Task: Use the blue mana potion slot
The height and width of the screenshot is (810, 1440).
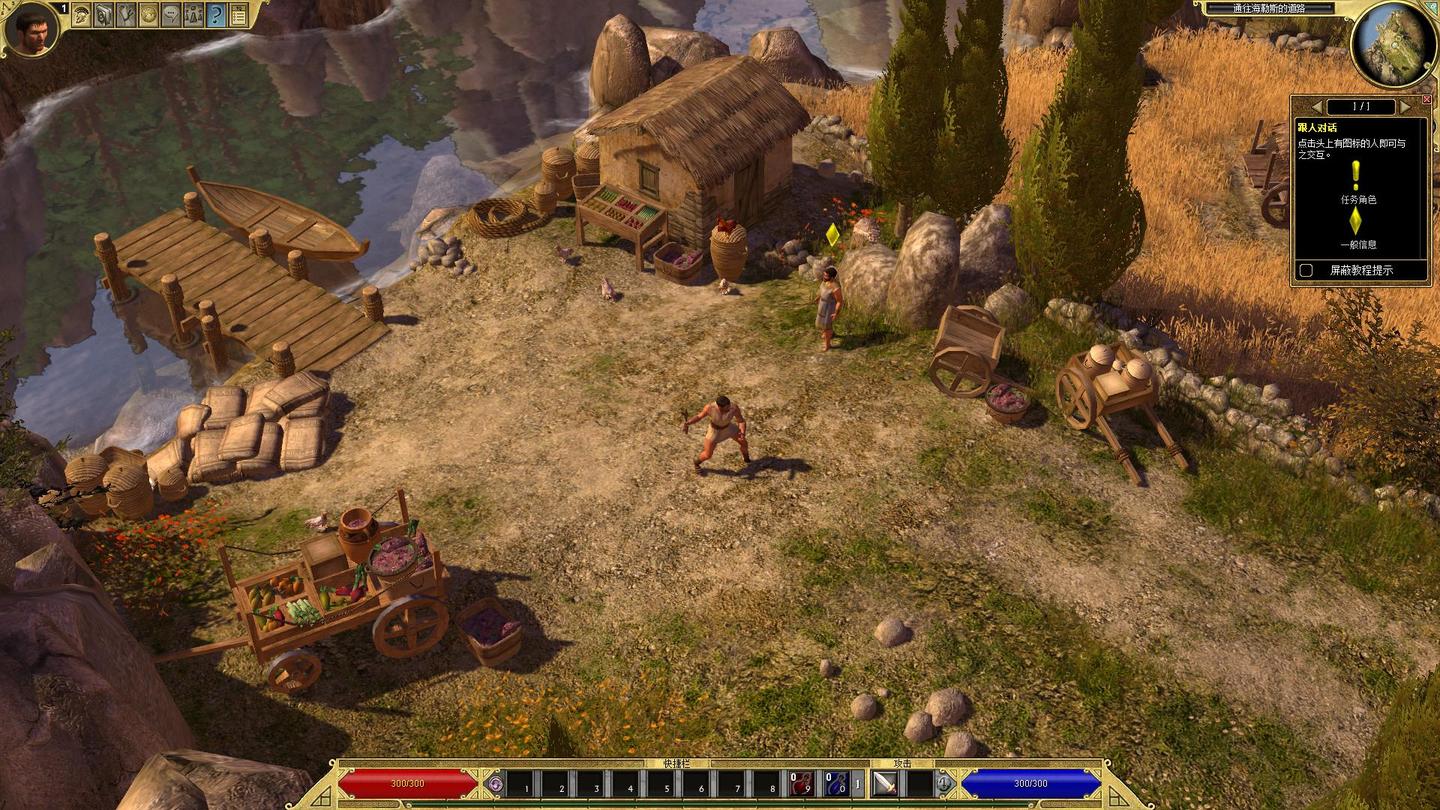Action: [x=836, y=784]
